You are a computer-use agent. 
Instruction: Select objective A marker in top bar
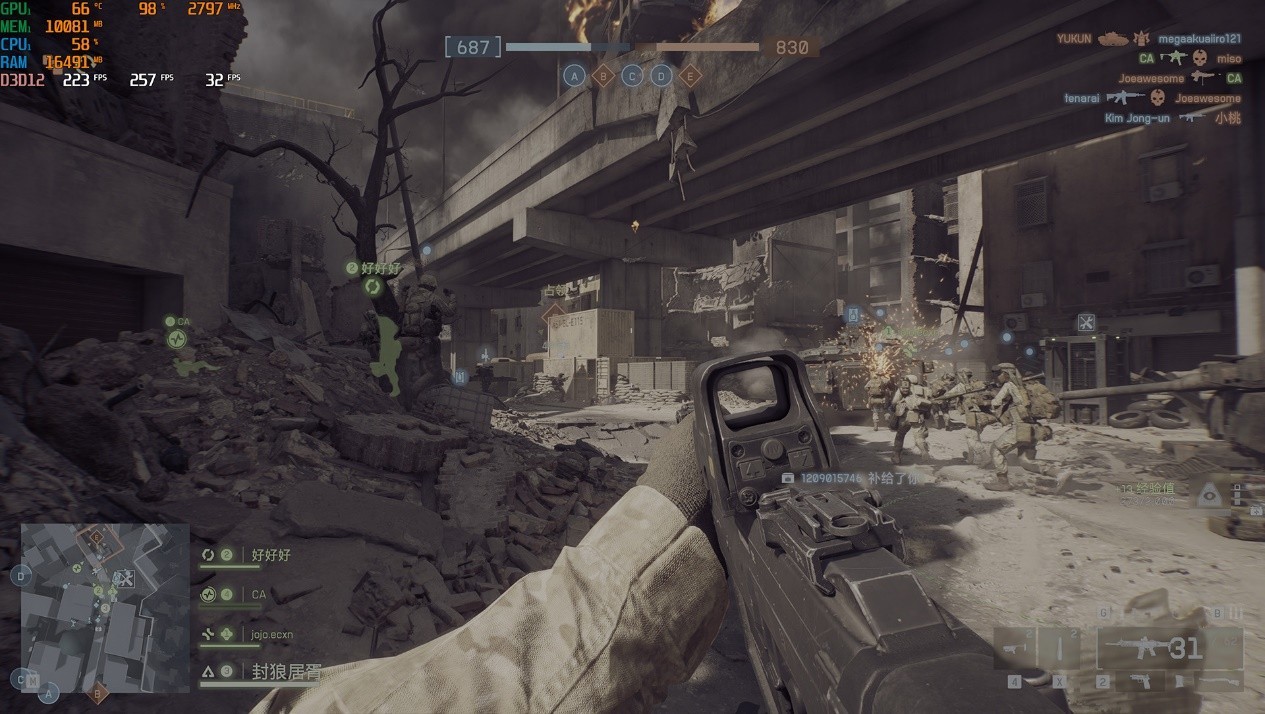574,75
